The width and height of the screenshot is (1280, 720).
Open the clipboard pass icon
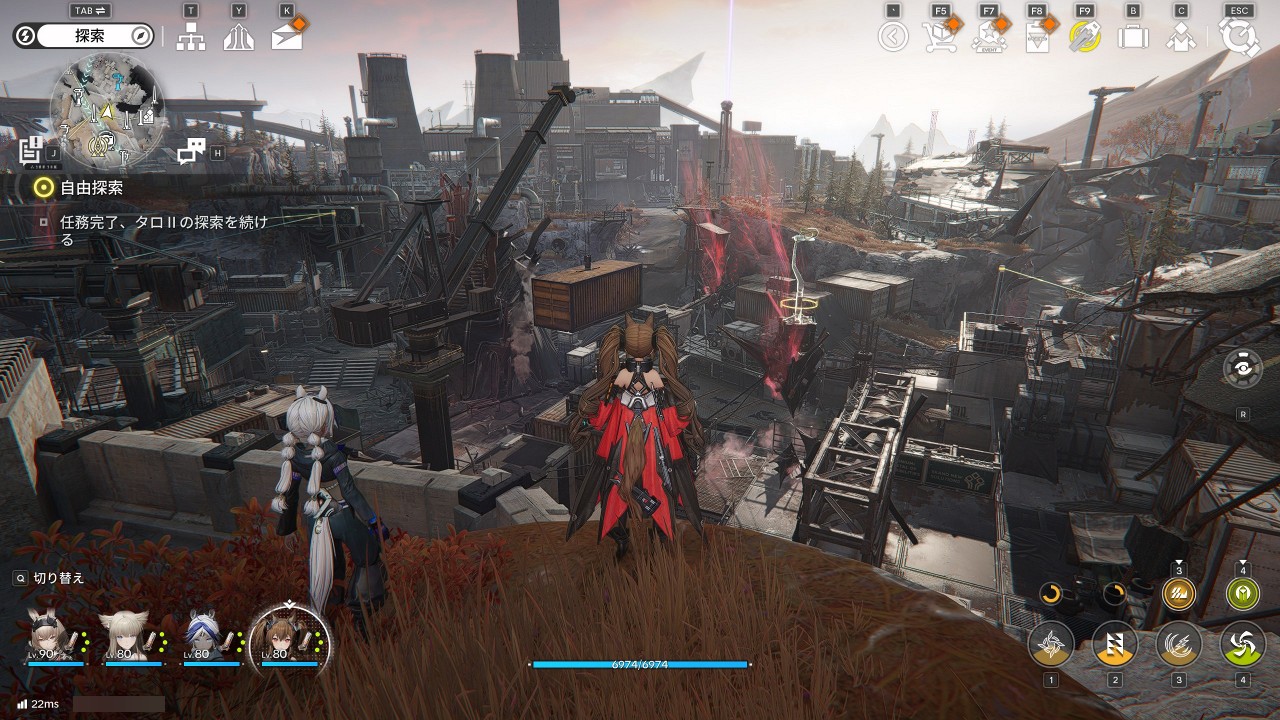[x=1037, y=37]
